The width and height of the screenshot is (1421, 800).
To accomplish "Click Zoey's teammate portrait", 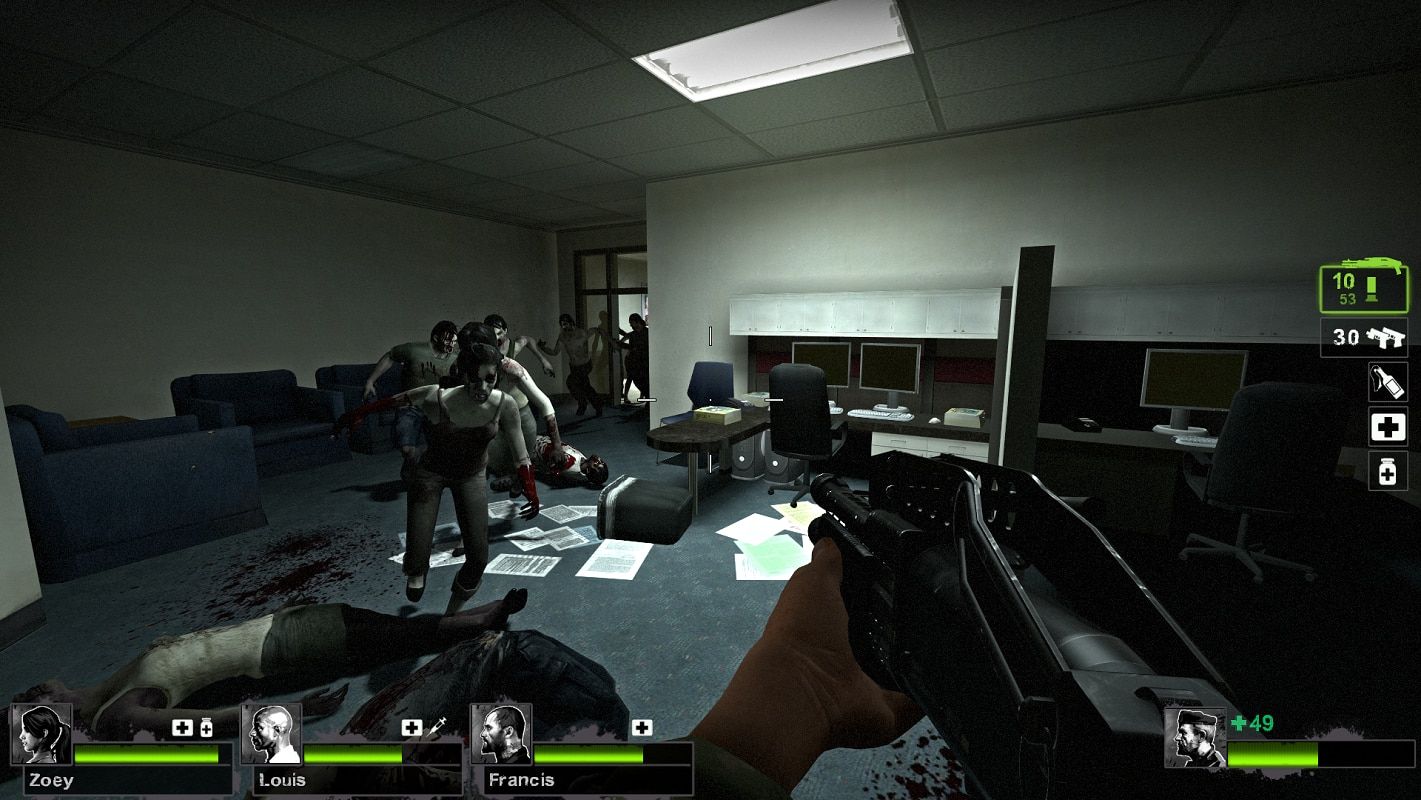I will 42,734.
